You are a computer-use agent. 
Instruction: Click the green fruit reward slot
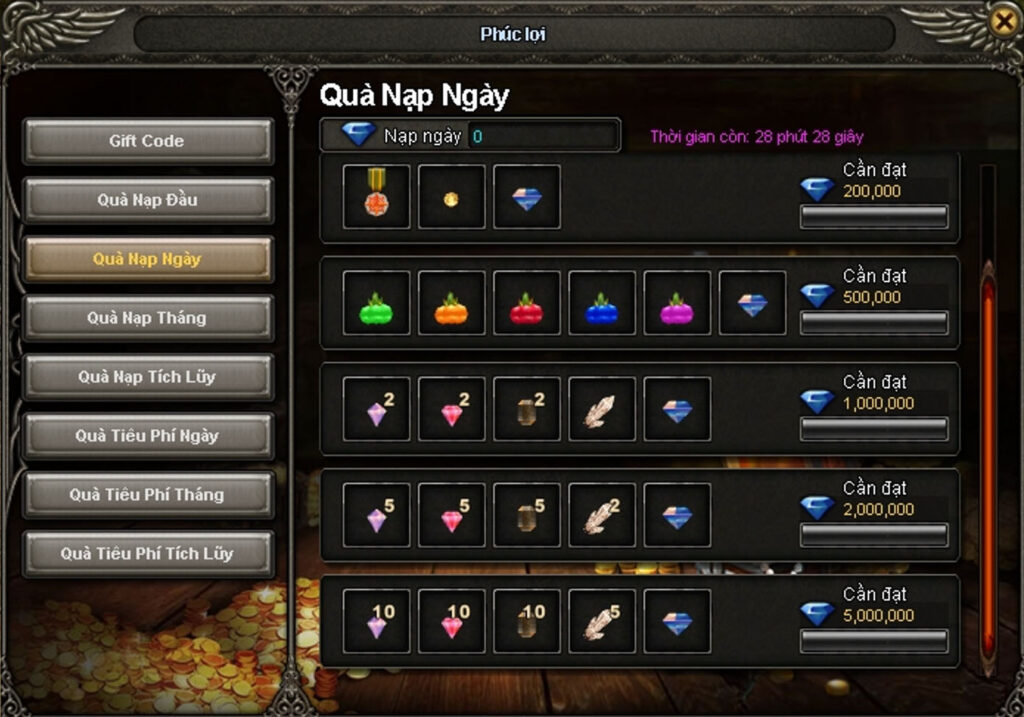(376, 303)
